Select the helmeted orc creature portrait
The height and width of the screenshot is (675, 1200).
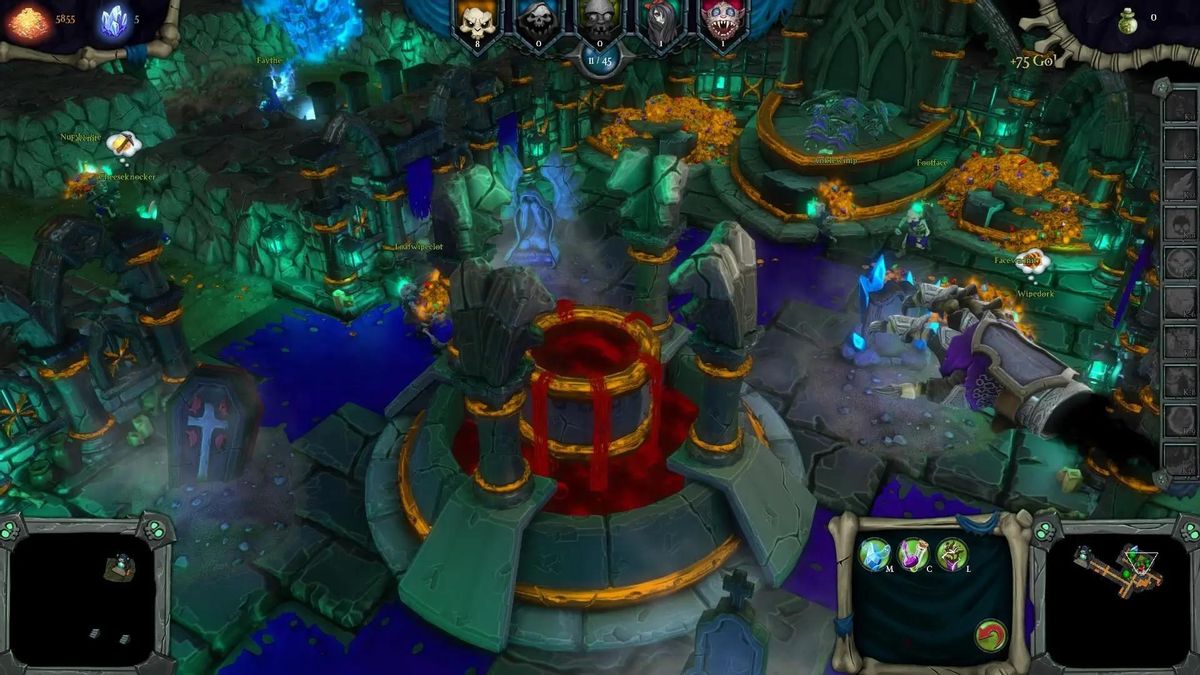599,21
